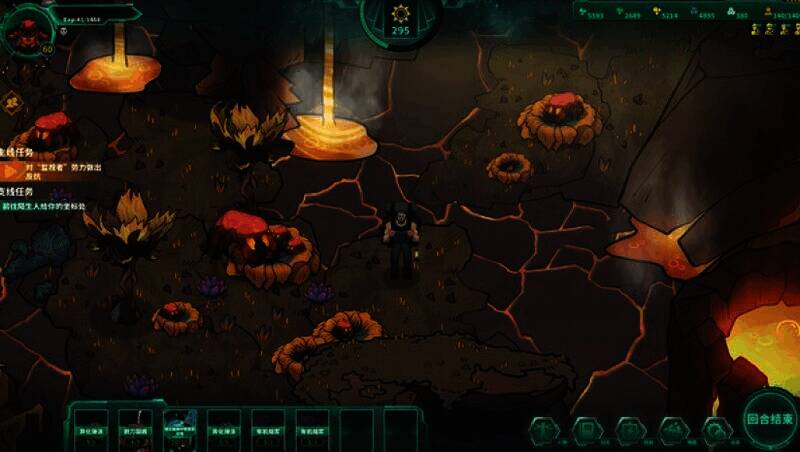Choose the card with the blue illustration
This screenshot has width=800, height=452.
click(x=179, y=424)
